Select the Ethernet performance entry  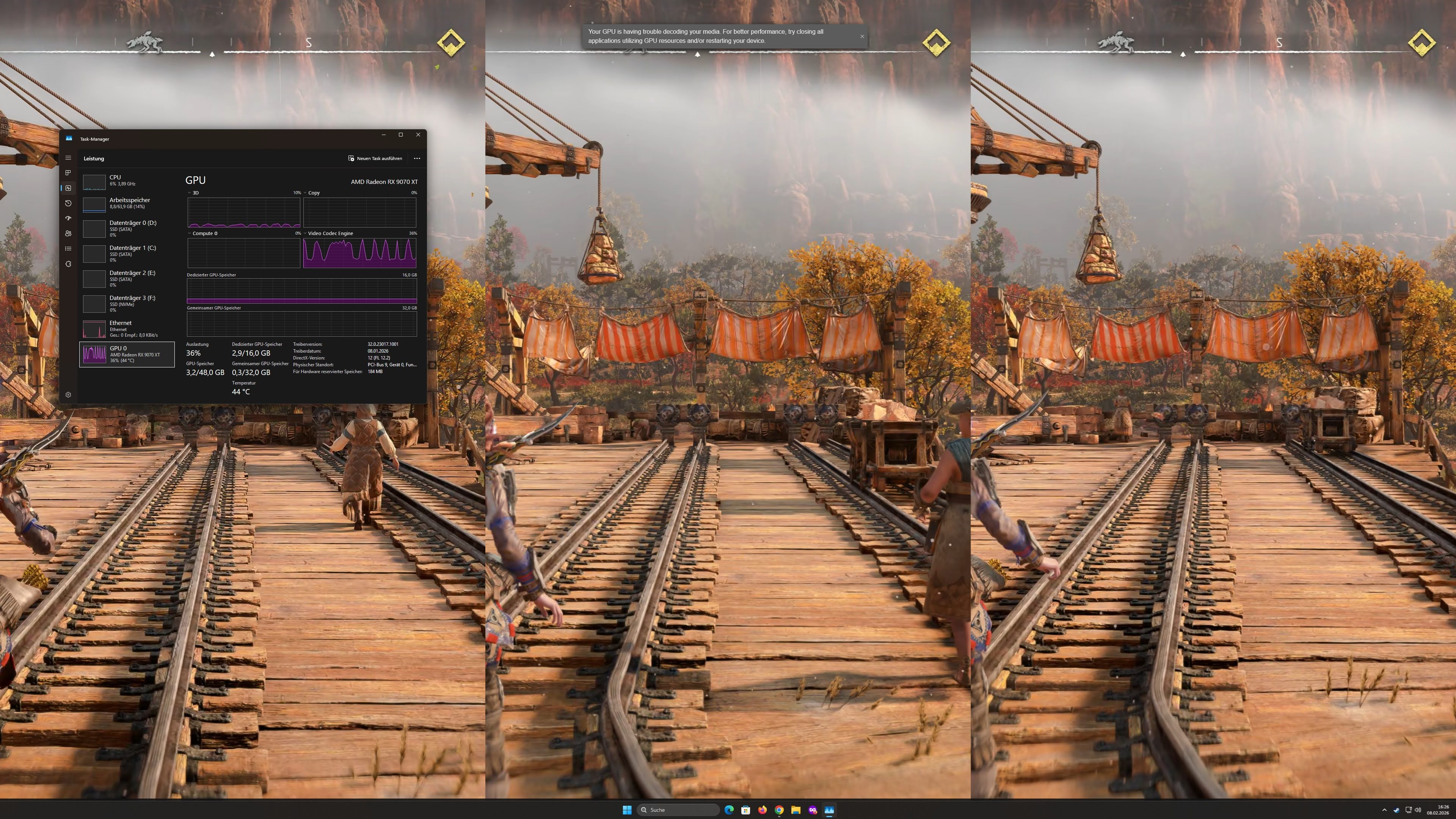pos(127,328)
